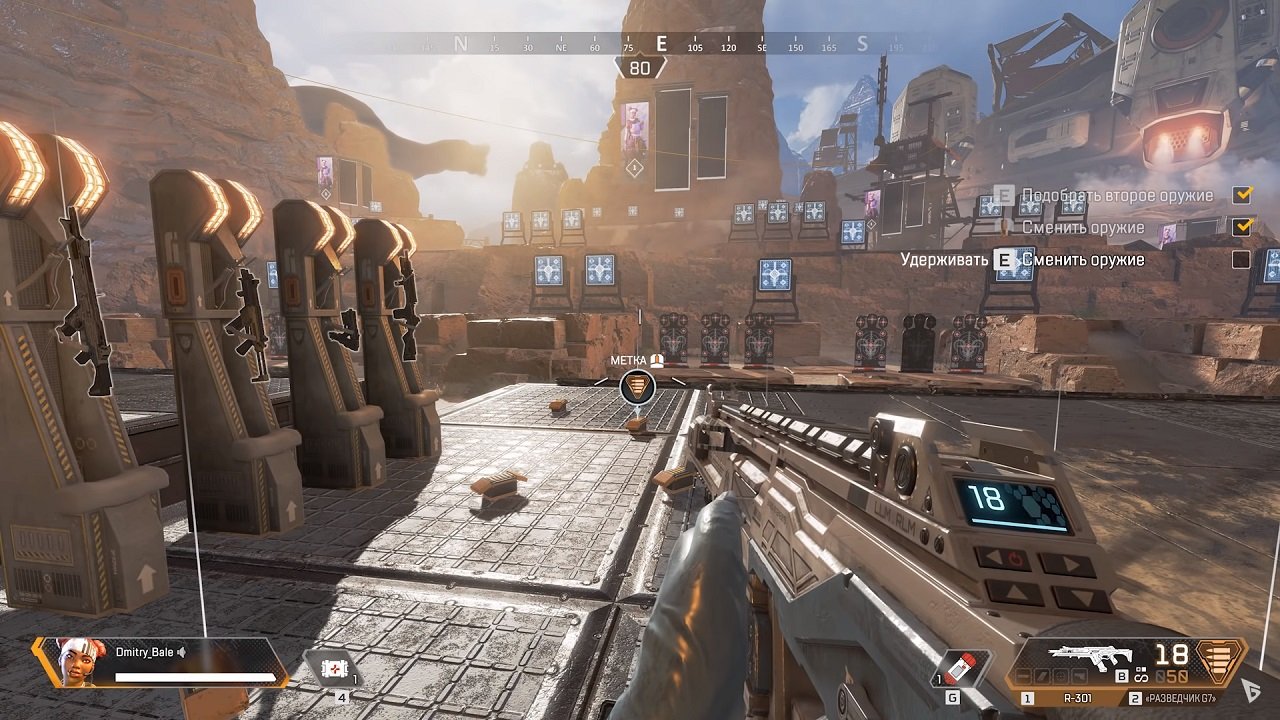Select the fire mode indicator labeled B
The height and width of the screenshot is (720, 1280).
(1120, 676)
